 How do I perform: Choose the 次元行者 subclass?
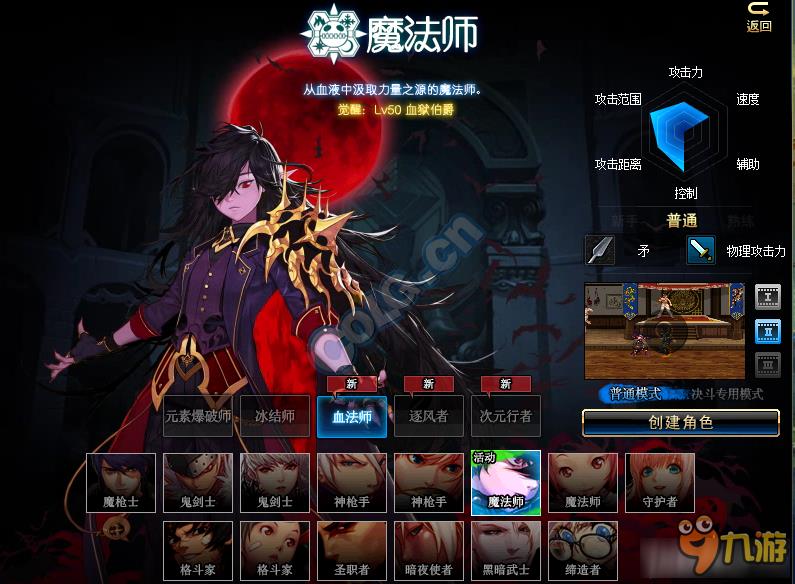pyautogui.click(x=506, y=416)
